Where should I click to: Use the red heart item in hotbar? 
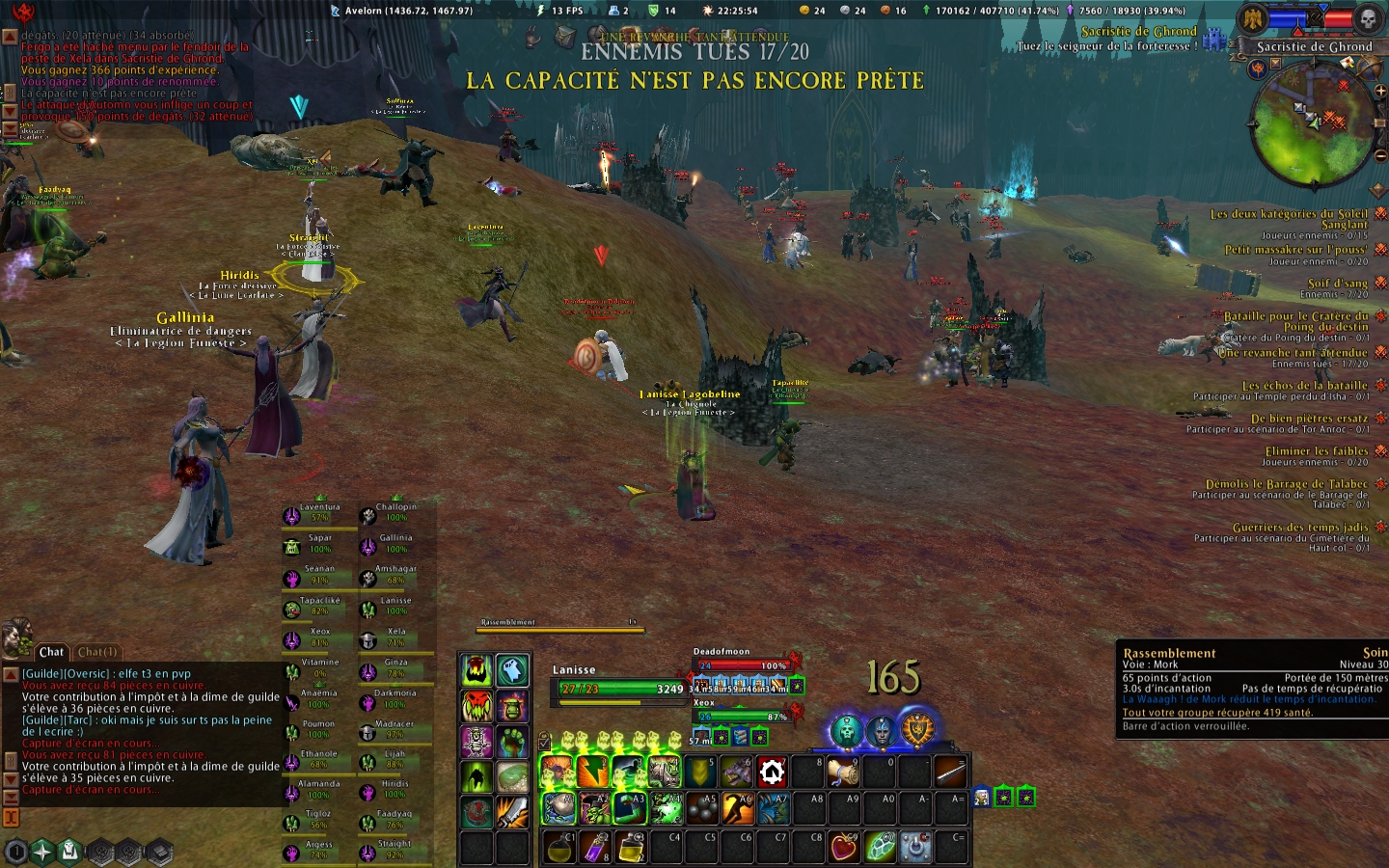[x=844, y=846]
